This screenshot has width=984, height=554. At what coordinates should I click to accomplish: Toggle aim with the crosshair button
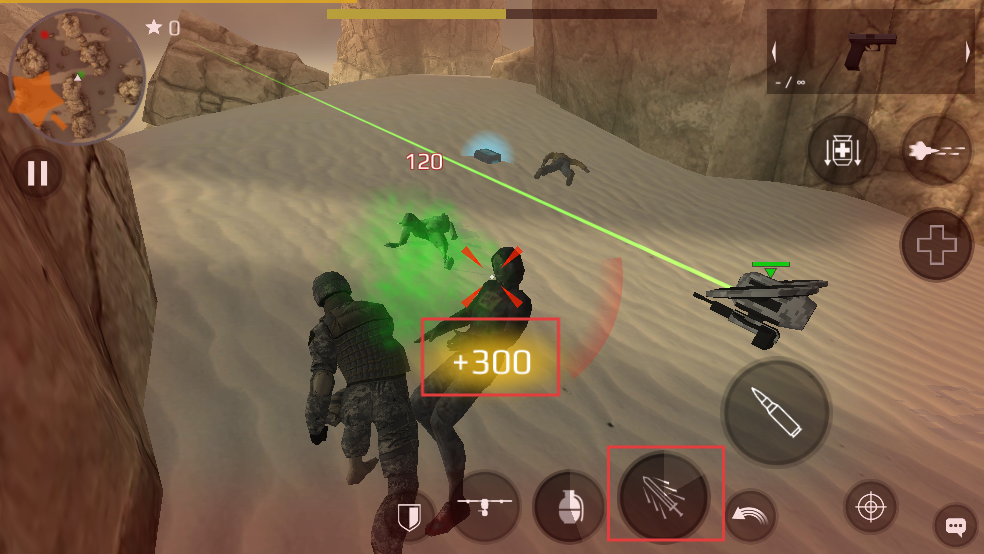[870, 507]
